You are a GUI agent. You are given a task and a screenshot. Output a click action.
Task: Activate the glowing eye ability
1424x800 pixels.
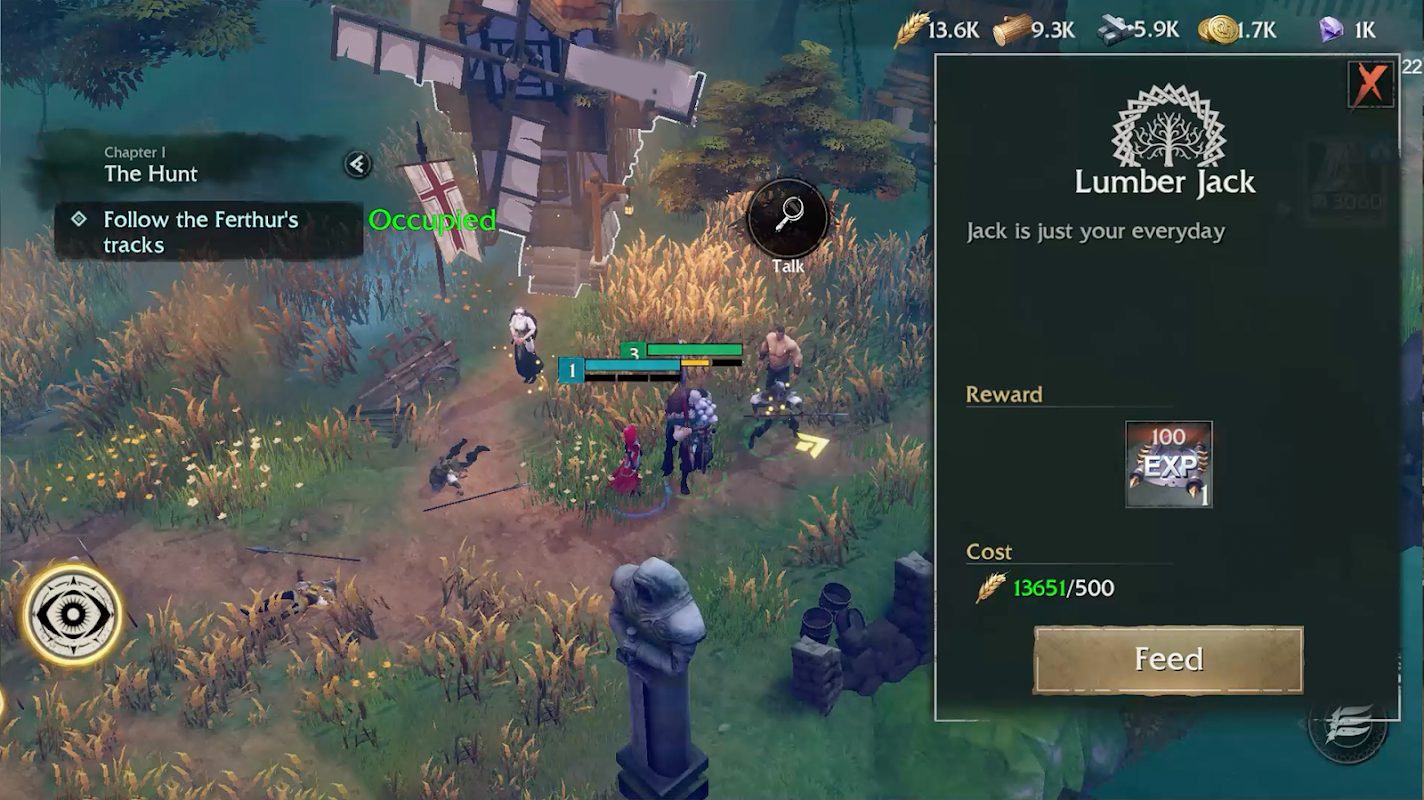(x=72, y=614)
